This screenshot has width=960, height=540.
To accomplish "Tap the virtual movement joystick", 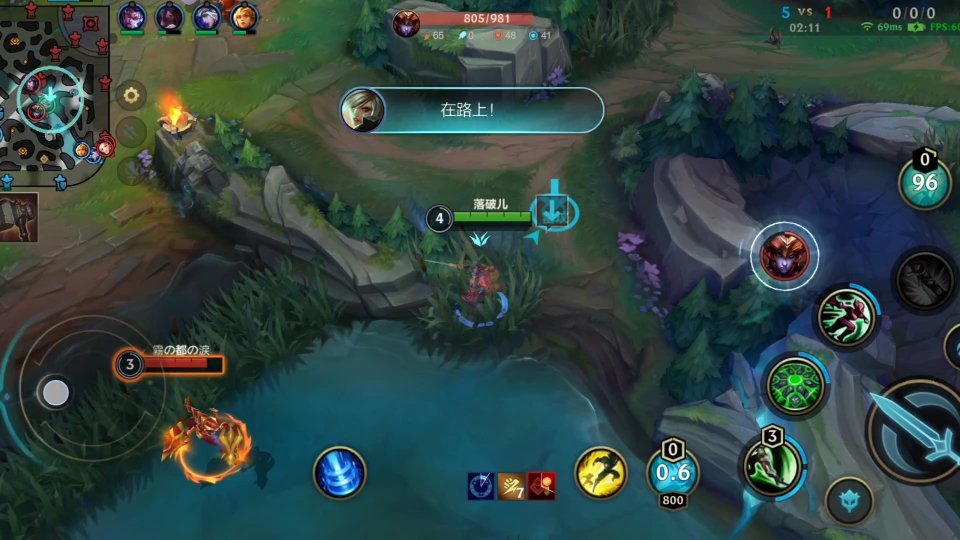I will 56,393.
